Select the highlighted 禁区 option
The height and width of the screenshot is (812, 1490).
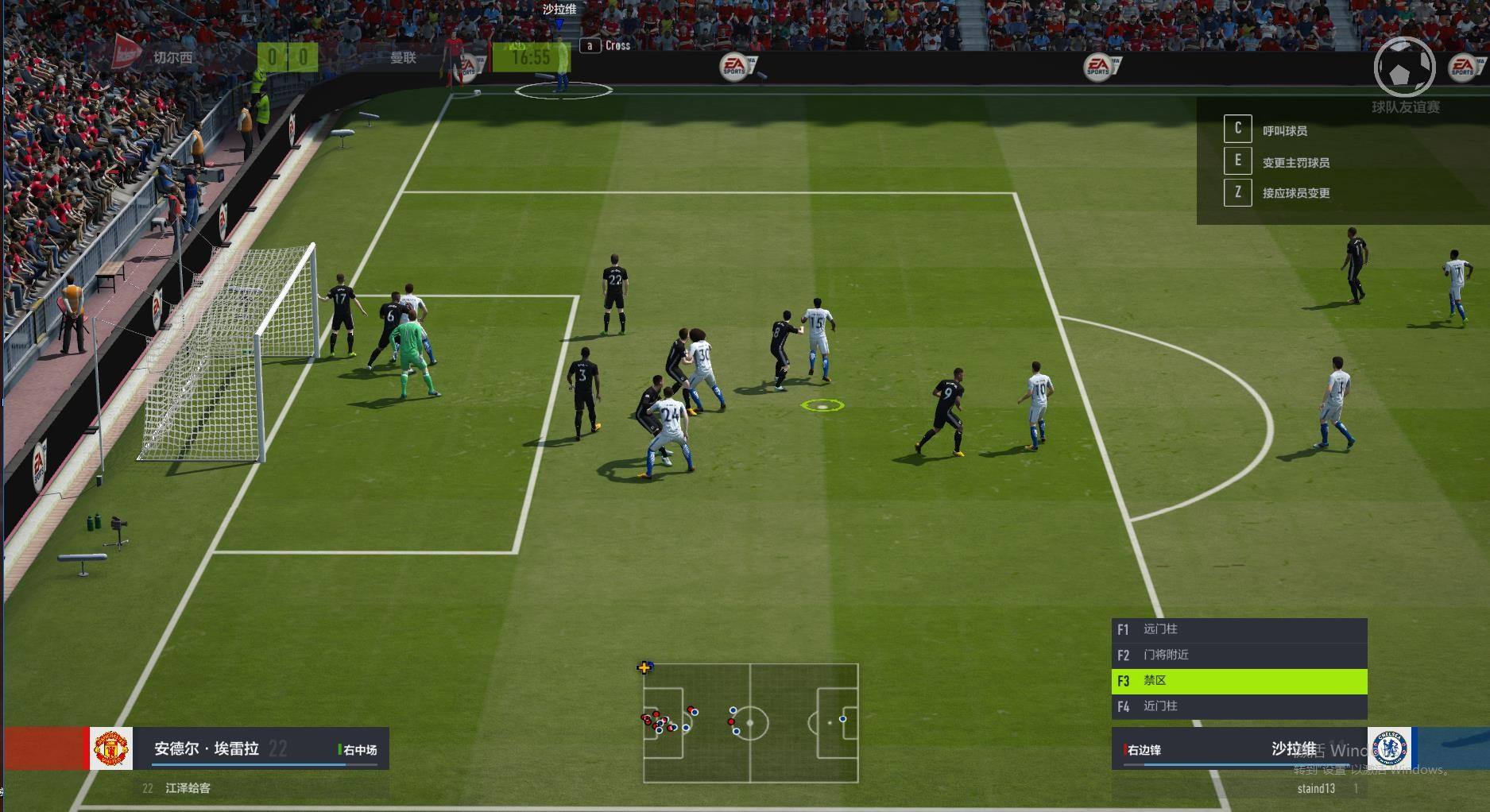(x=1238, y=681)
